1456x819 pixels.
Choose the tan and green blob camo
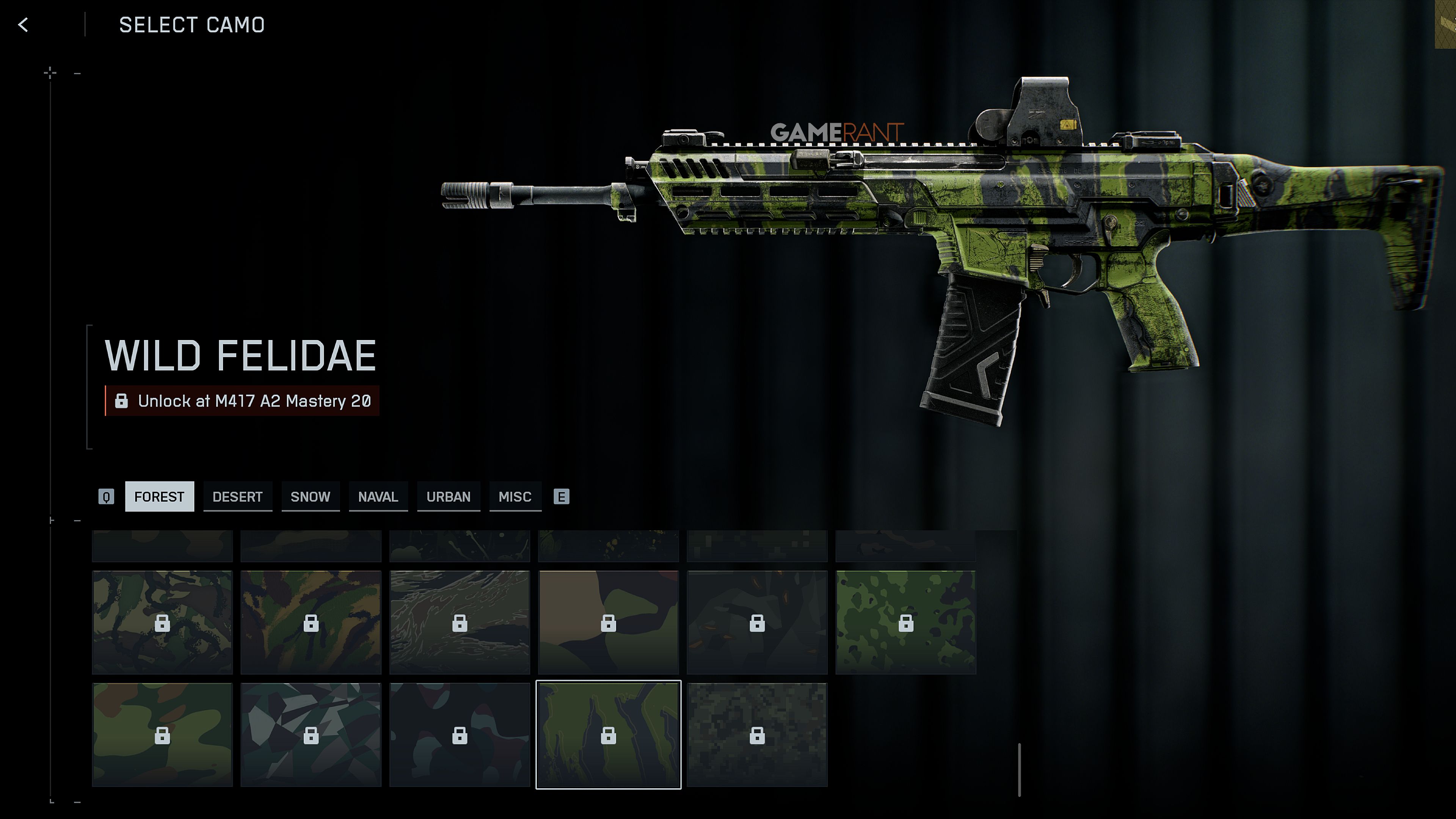coord(608,622)
